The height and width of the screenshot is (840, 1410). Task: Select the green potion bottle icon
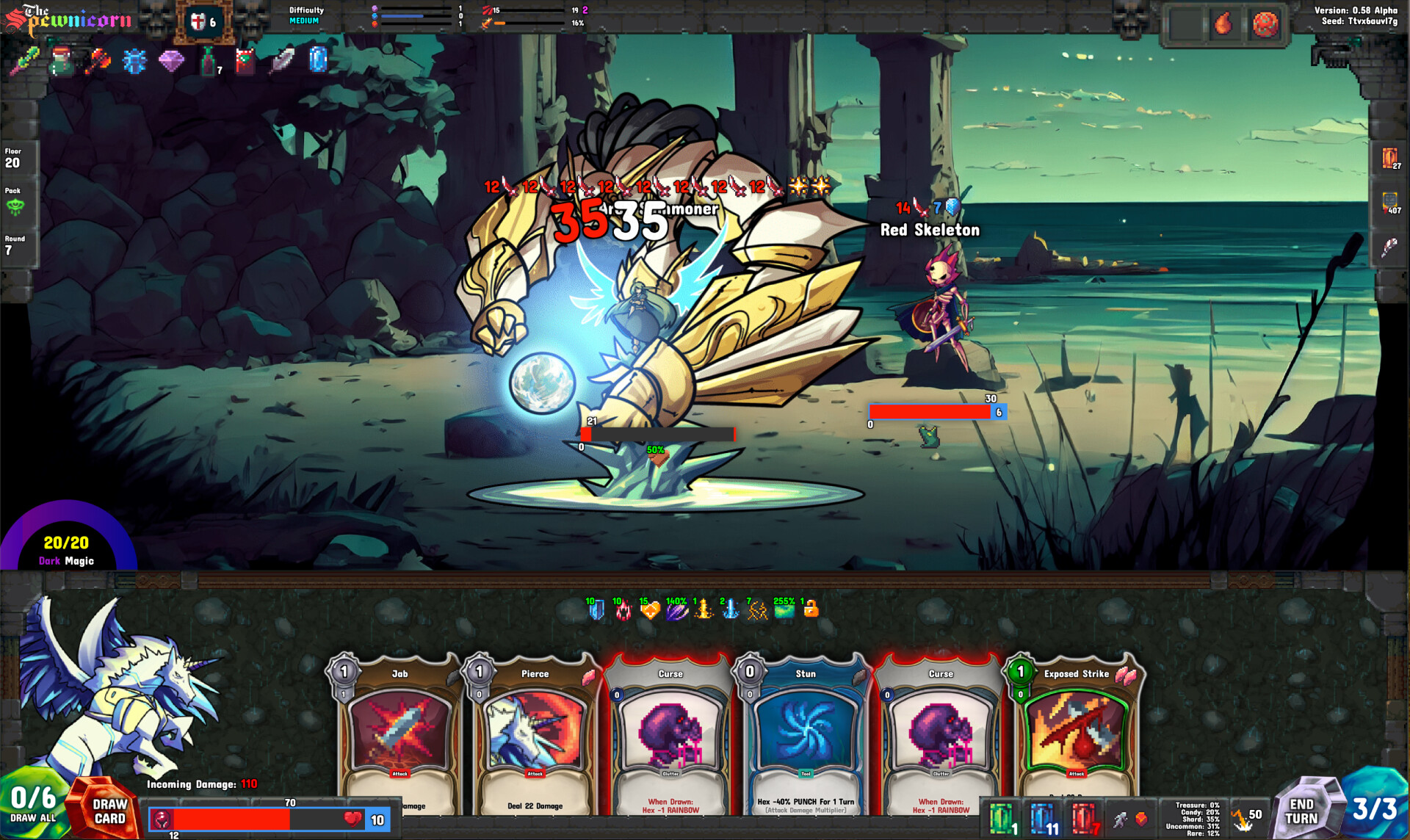coord(208,60)
